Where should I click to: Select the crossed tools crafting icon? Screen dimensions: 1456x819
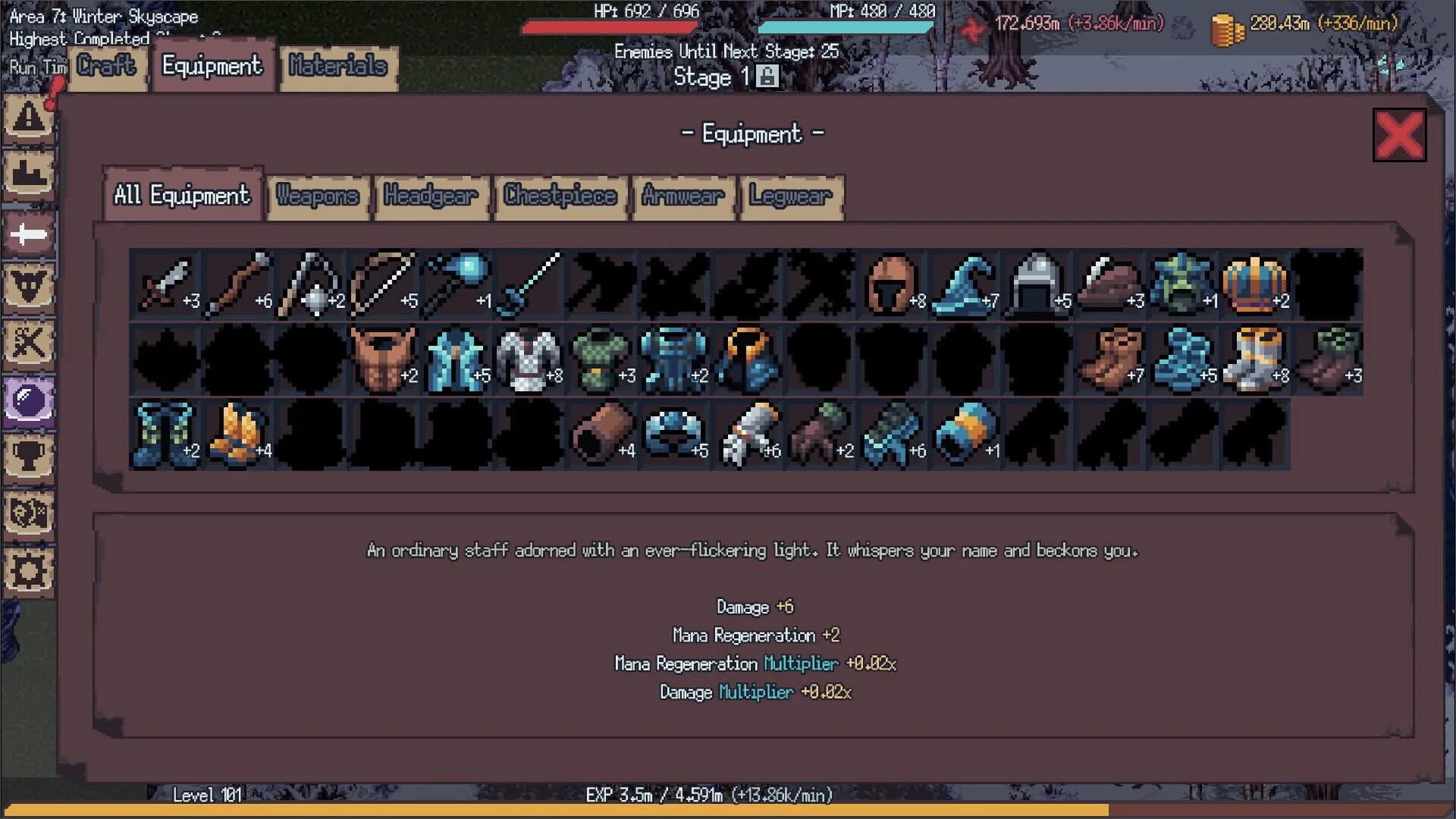coord(29,345)
